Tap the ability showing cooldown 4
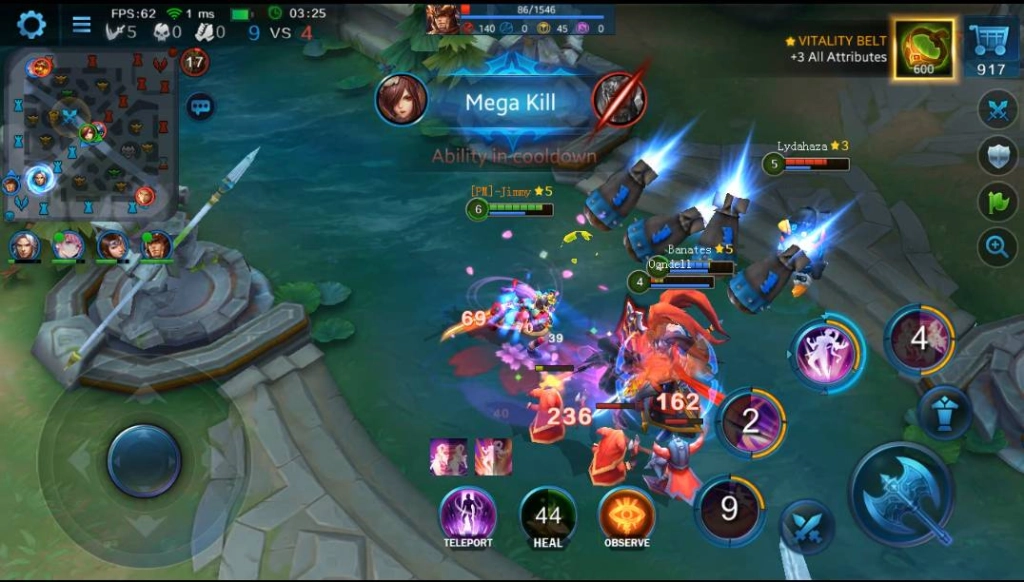The image size is (1024, 582). coord(919,338)
